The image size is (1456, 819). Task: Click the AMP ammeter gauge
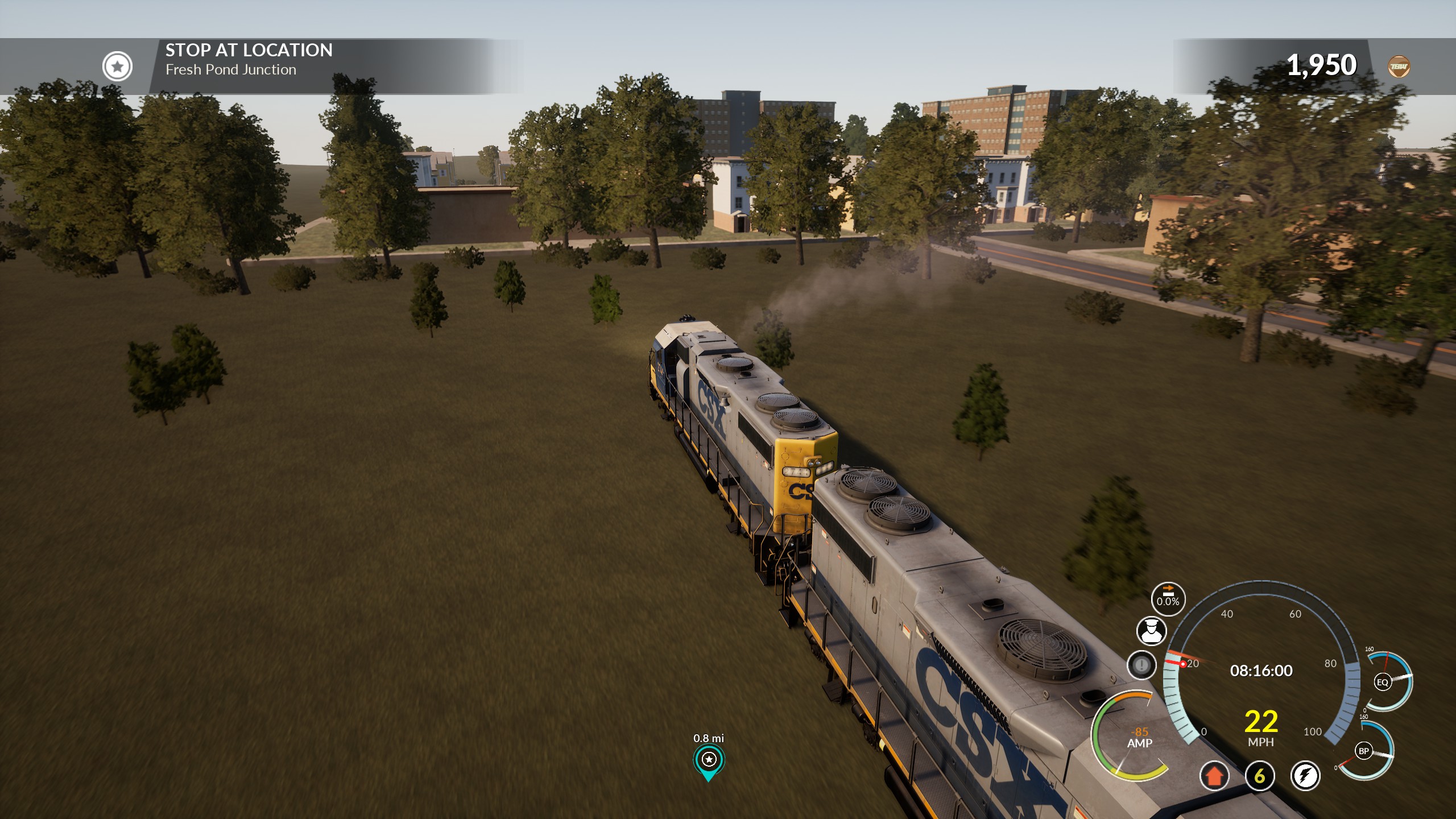point(1132,738)
